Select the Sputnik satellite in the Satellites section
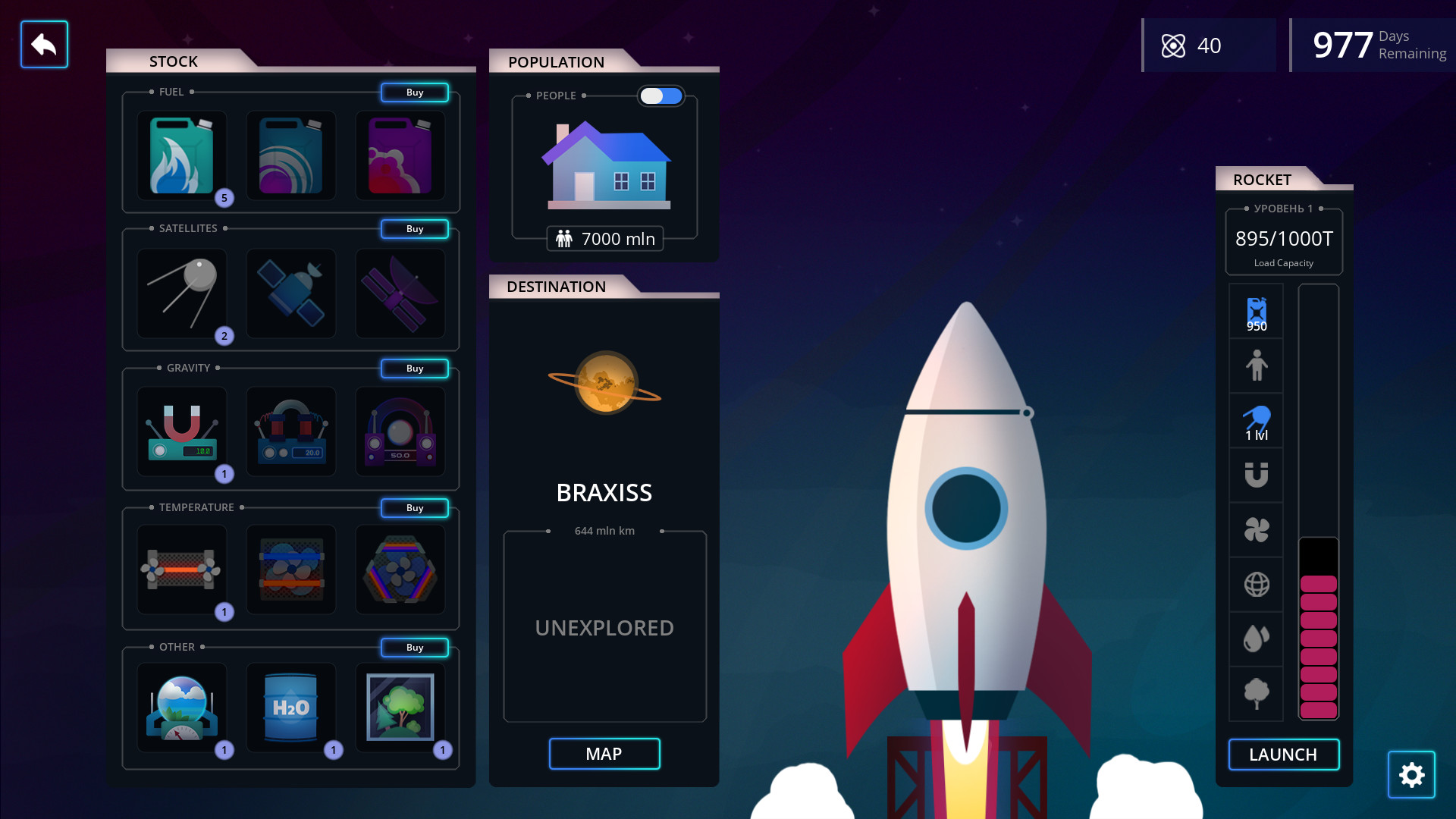 (181, 293)
